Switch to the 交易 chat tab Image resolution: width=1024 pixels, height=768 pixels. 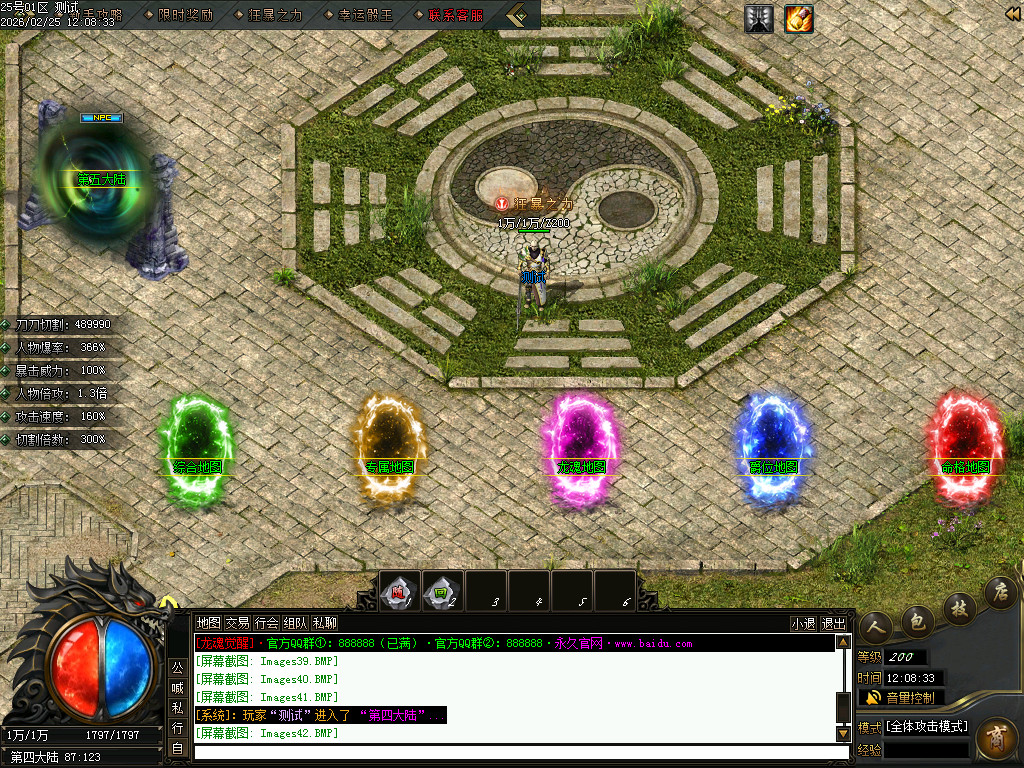[237, 623]
